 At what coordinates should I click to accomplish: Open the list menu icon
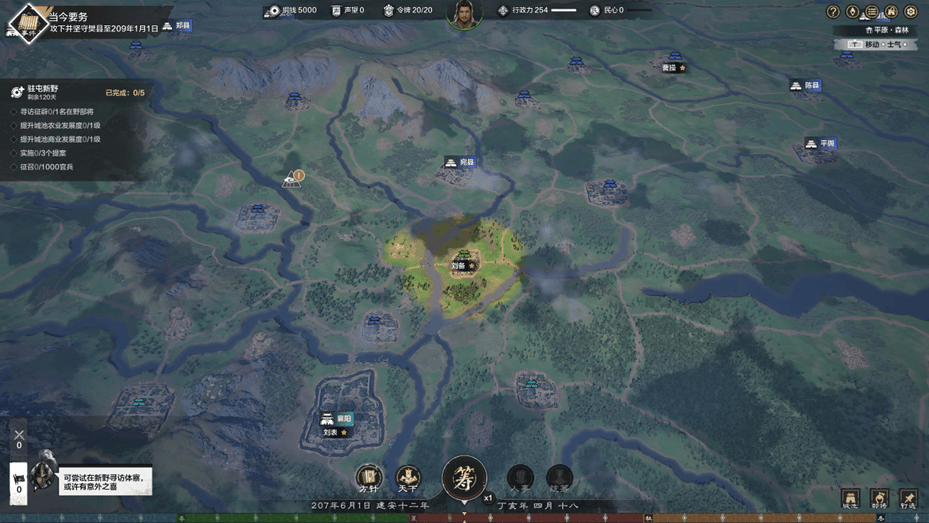[872, 12]
